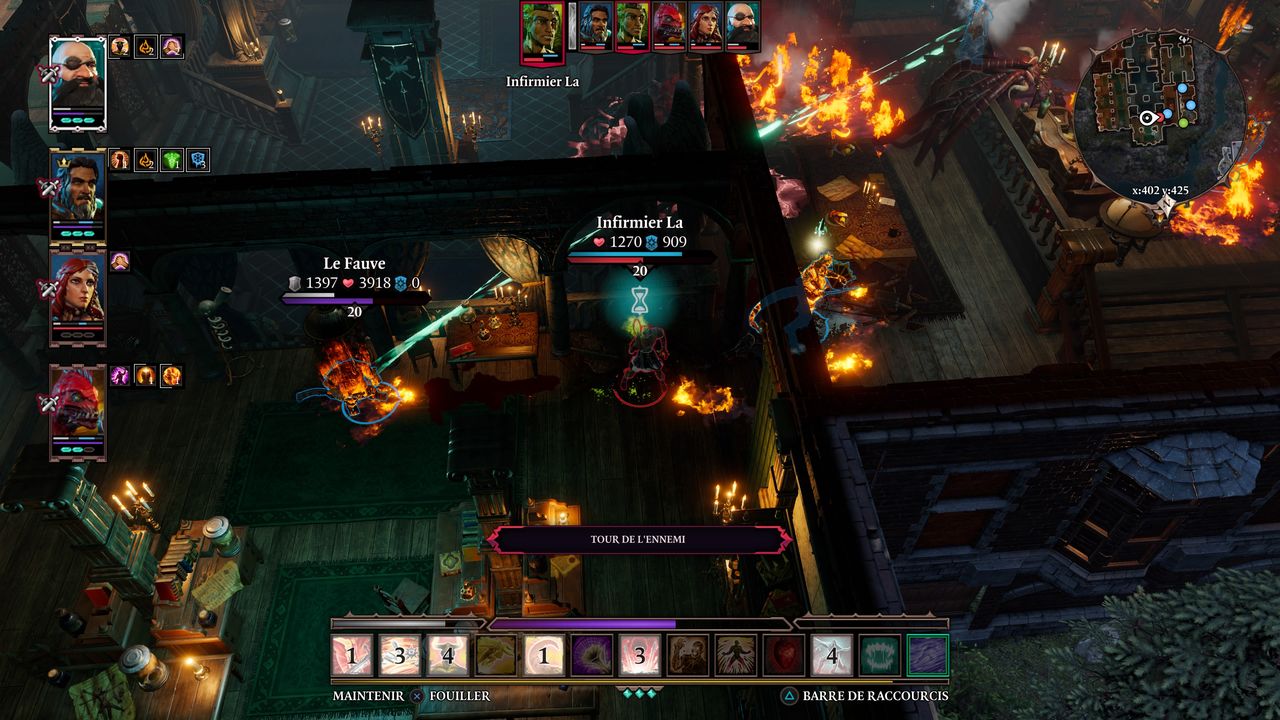Click the green status icon beside crowned man

click(x=172, y=160)
